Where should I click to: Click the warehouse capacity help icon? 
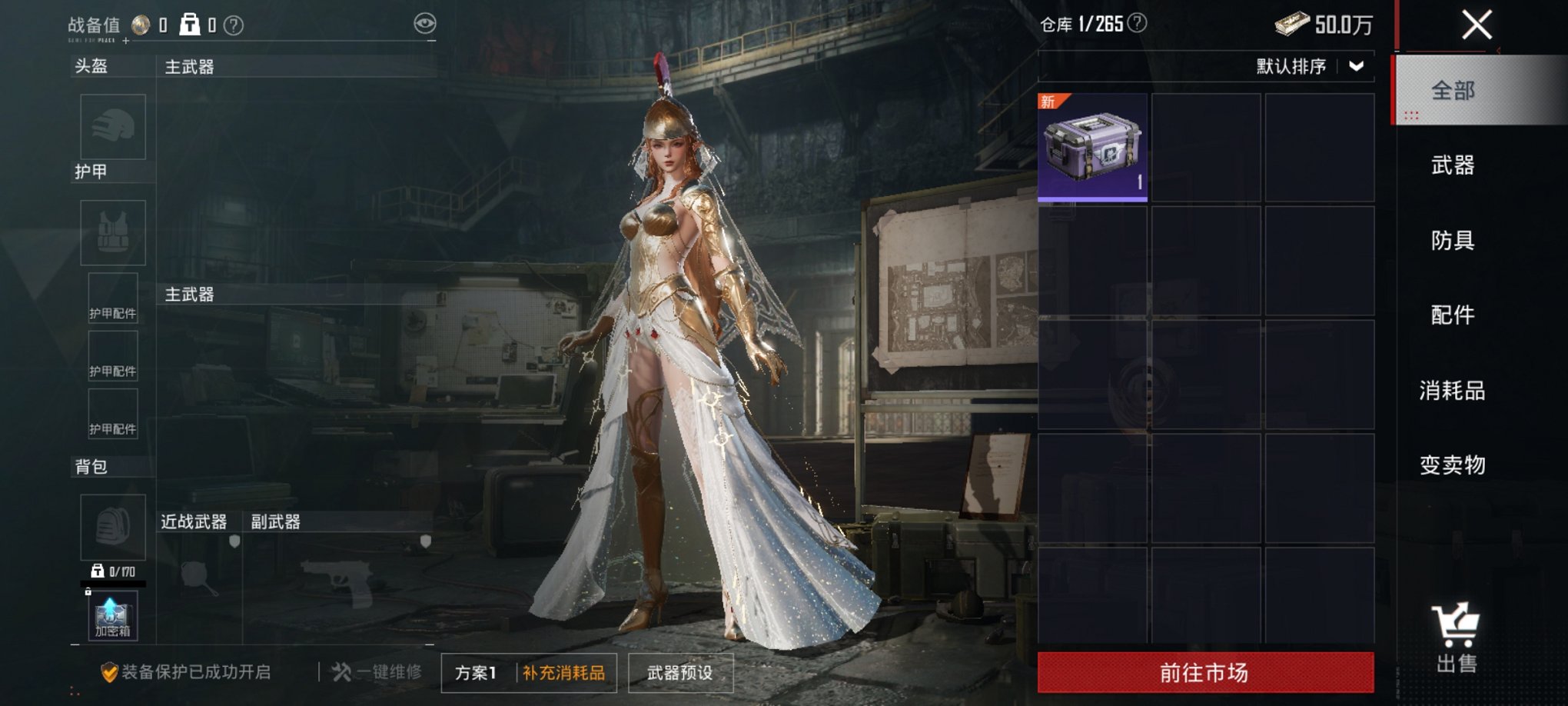[x=1137, y=24]
